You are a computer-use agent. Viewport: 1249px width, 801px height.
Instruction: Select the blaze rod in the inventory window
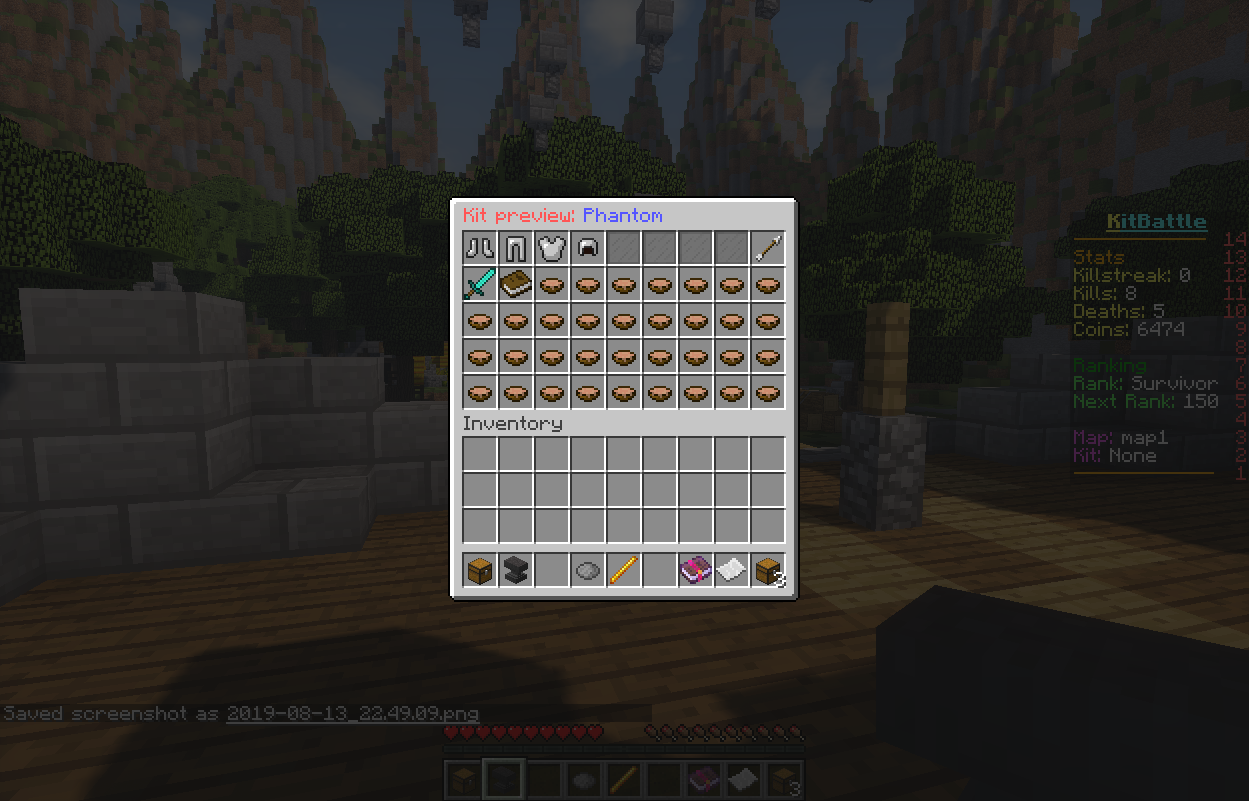[x=624, y=571]
